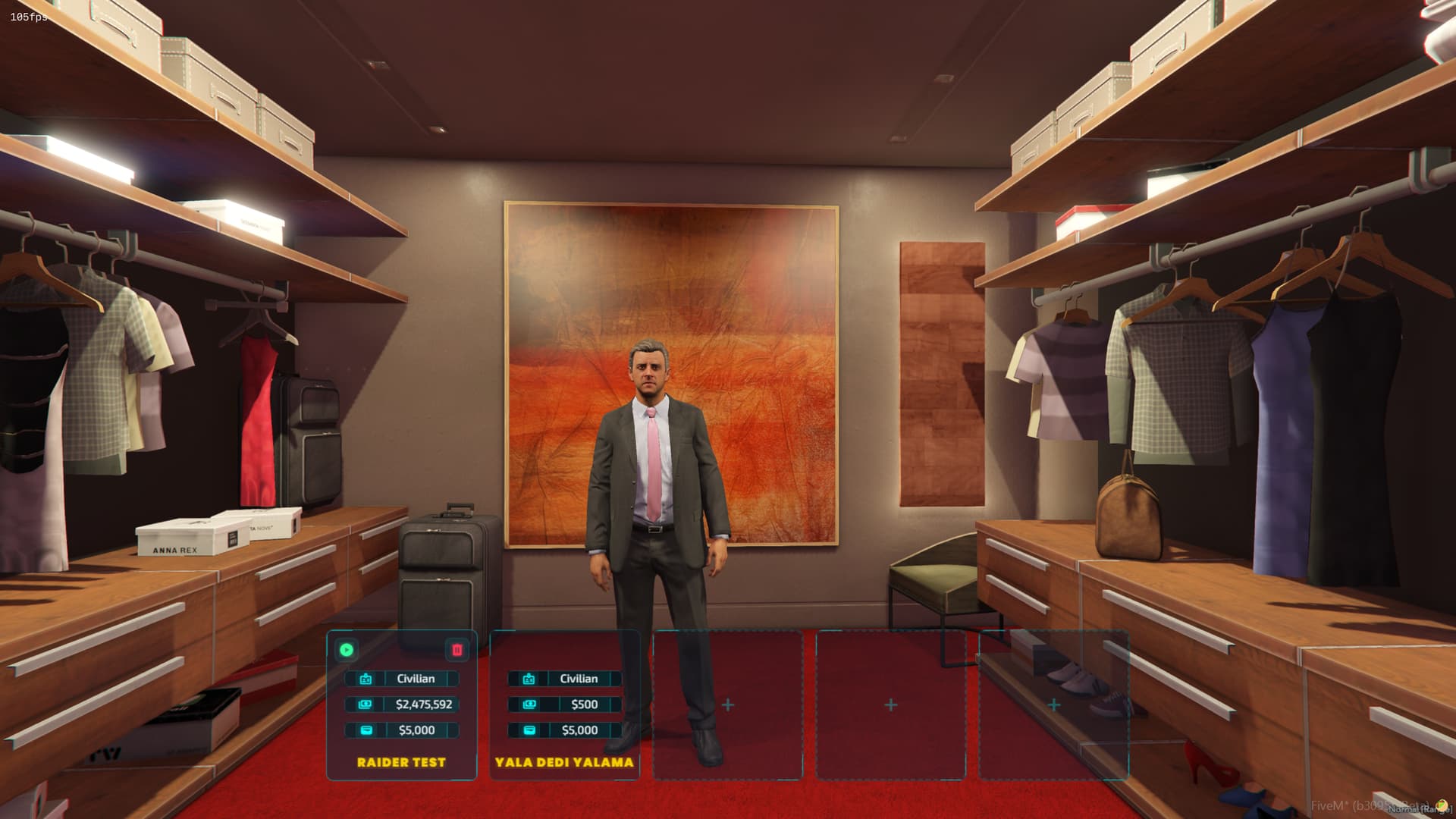
Task: Click the ID badge icon on YALA DEDI YALAMA card
Action: [x=529, y=679]
